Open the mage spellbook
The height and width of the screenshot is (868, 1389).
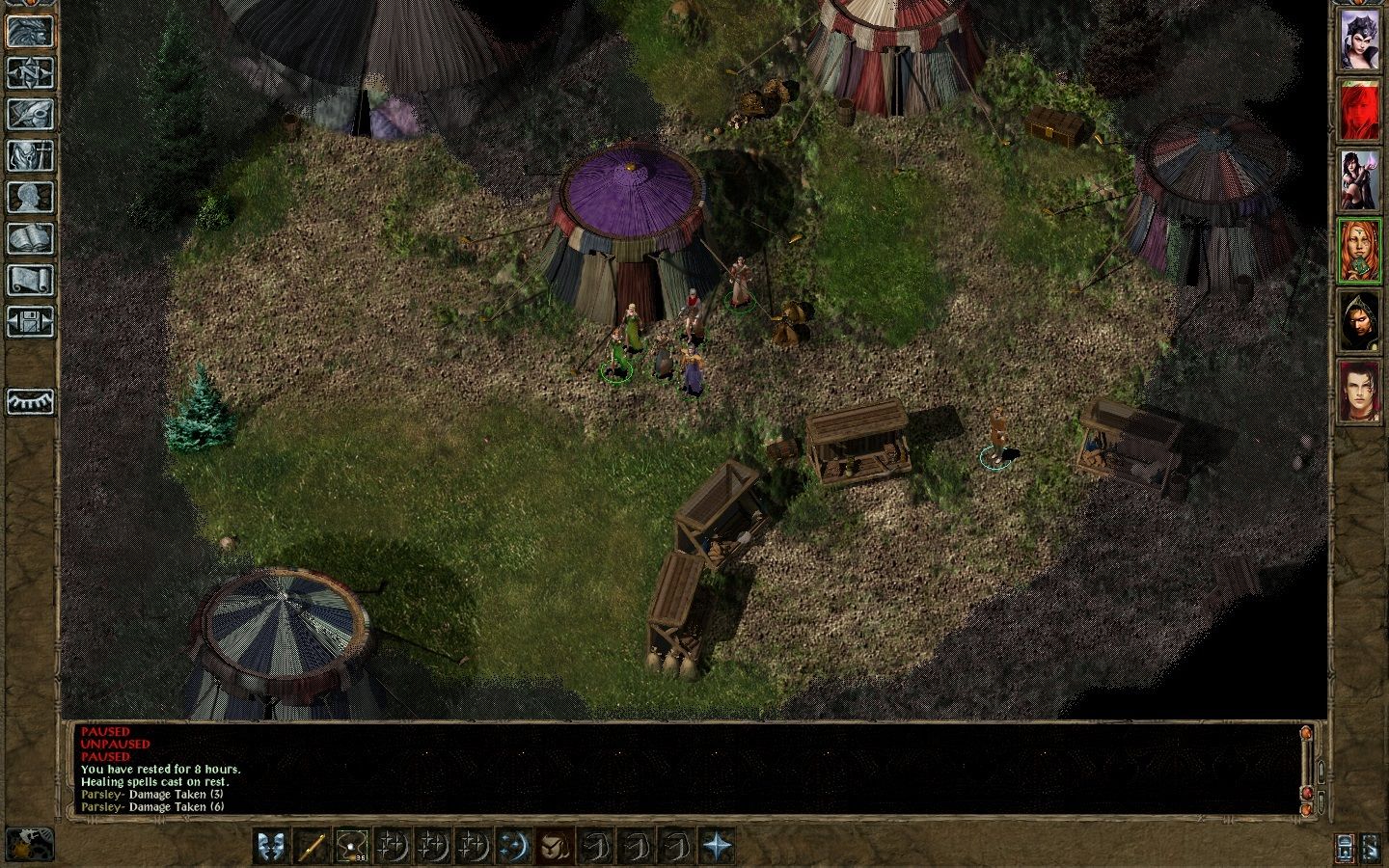[31, 238]
